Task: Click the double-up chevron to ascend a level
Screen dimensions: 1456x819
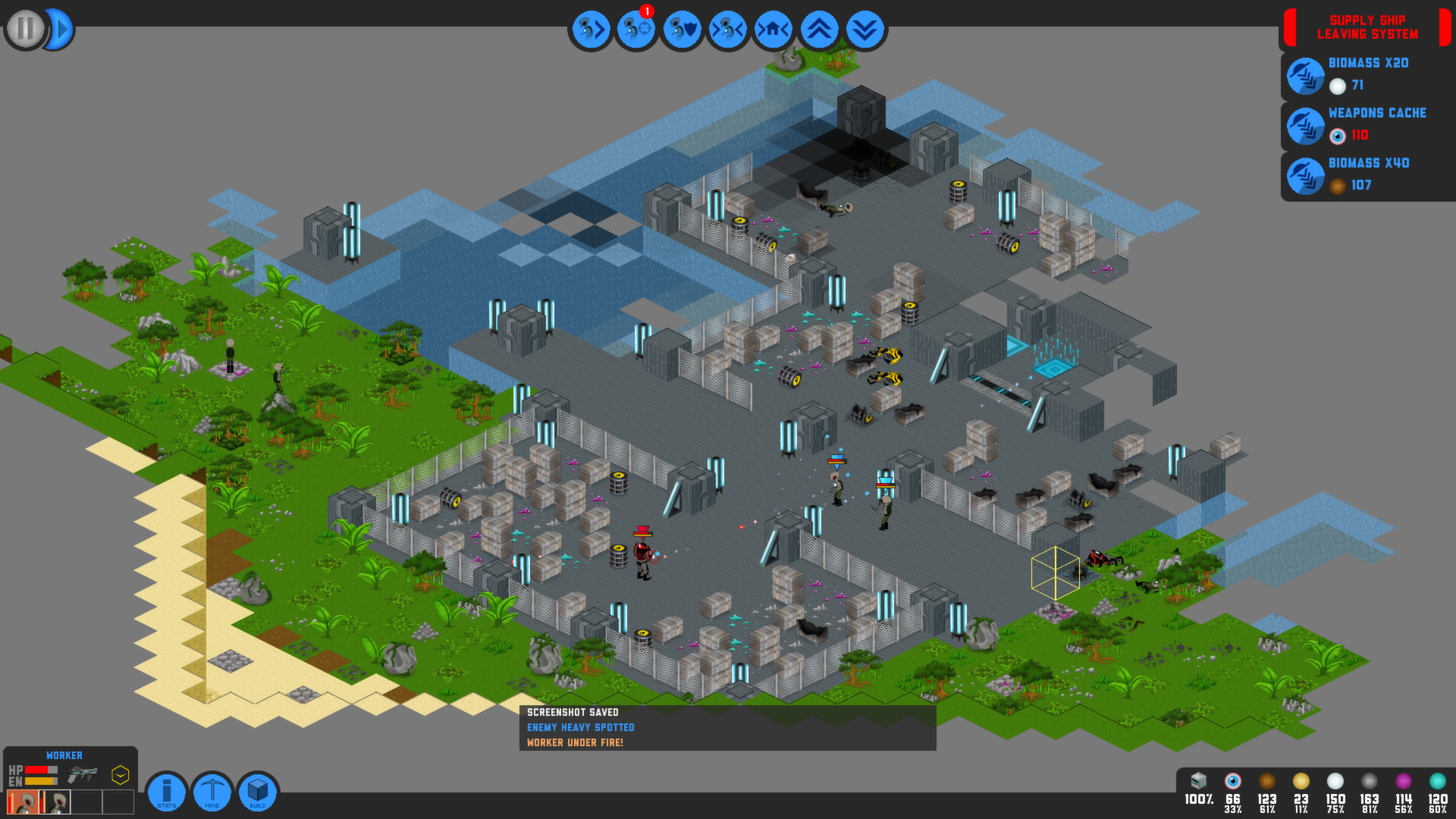Action: [x=819, y=29]
